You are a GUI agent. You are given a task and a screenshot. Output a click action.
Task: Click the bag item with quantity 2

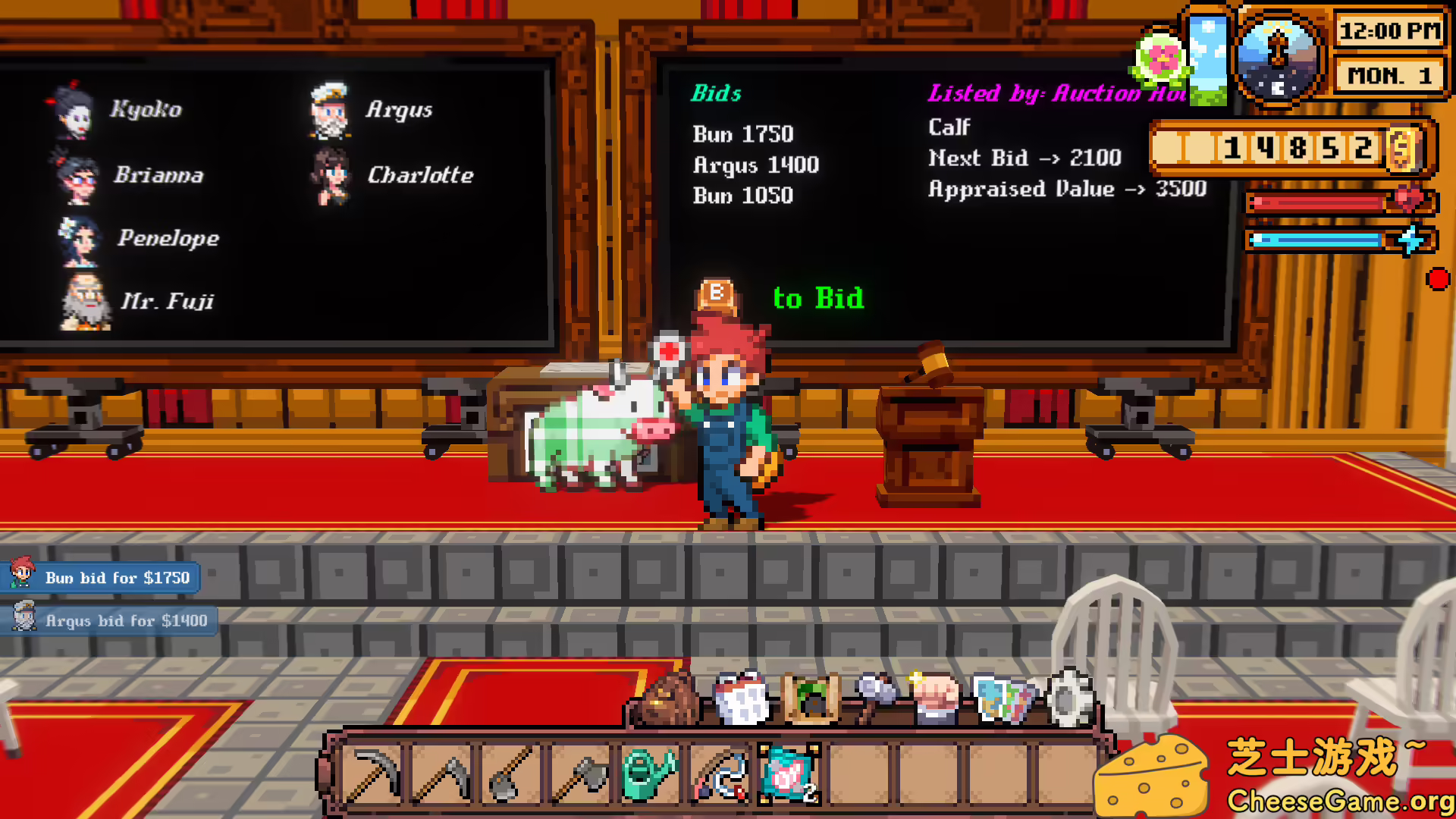pos(789,773)
